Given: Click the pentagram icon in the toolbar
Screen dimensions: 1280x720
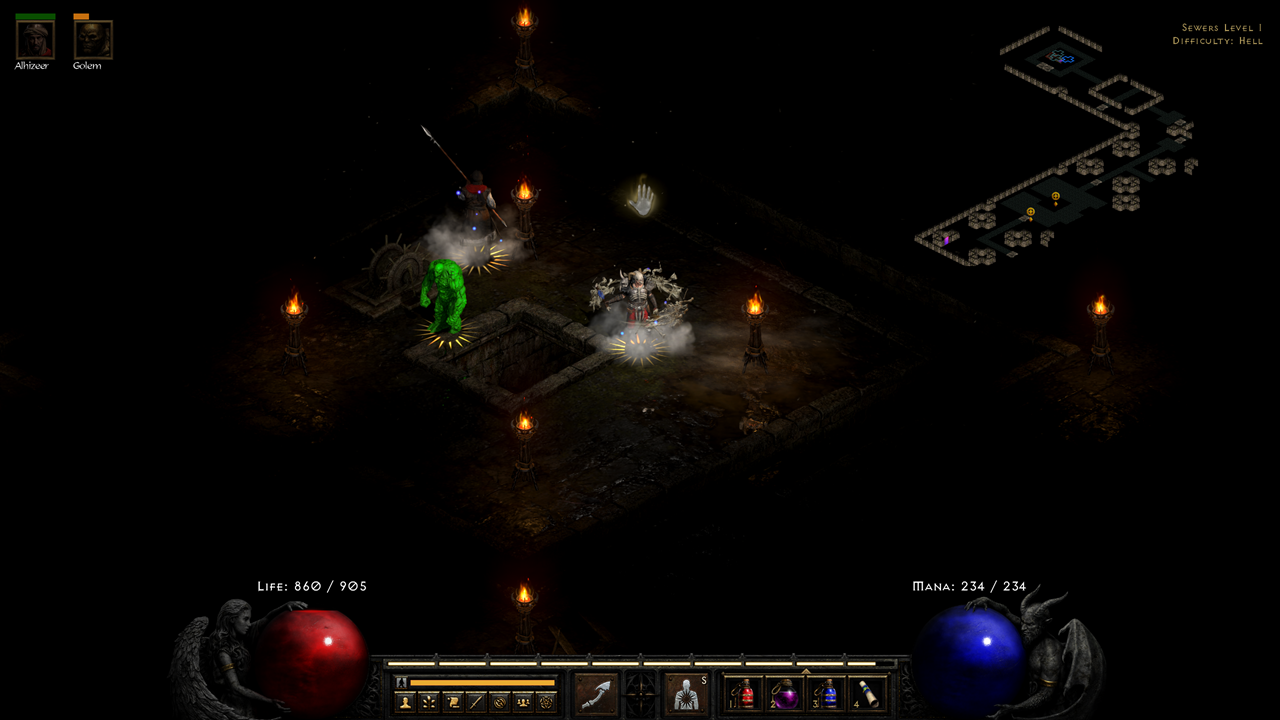Looking at the screenshot, I should (544, 702).
